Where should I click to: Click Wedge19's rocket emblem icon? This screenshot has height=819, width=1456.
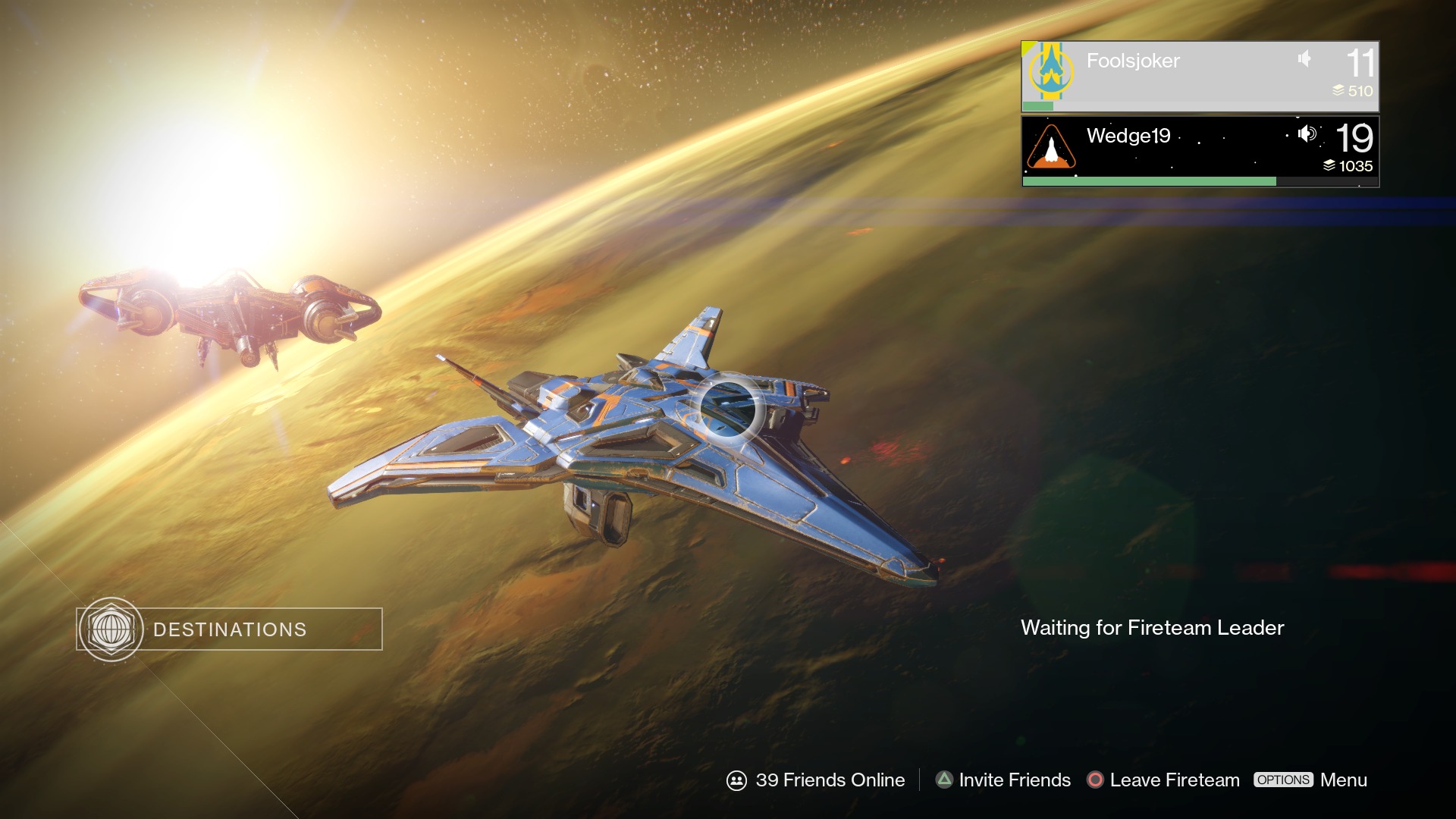click(1051, 146)
